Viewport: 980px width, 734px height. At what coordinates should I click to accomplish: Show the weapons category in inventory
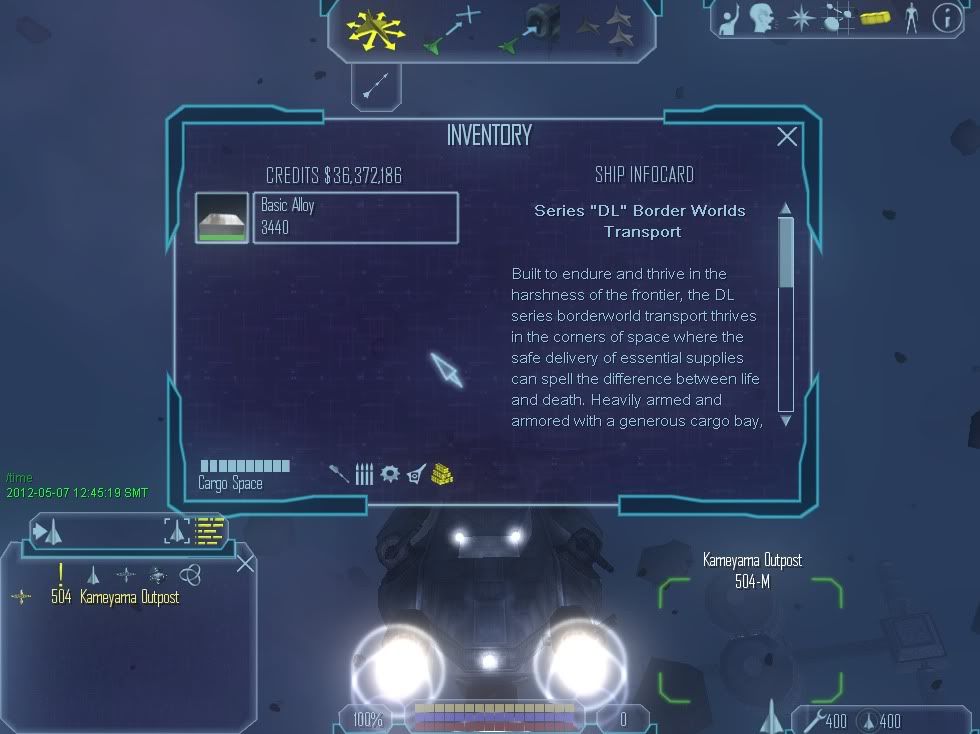point(340,473)
